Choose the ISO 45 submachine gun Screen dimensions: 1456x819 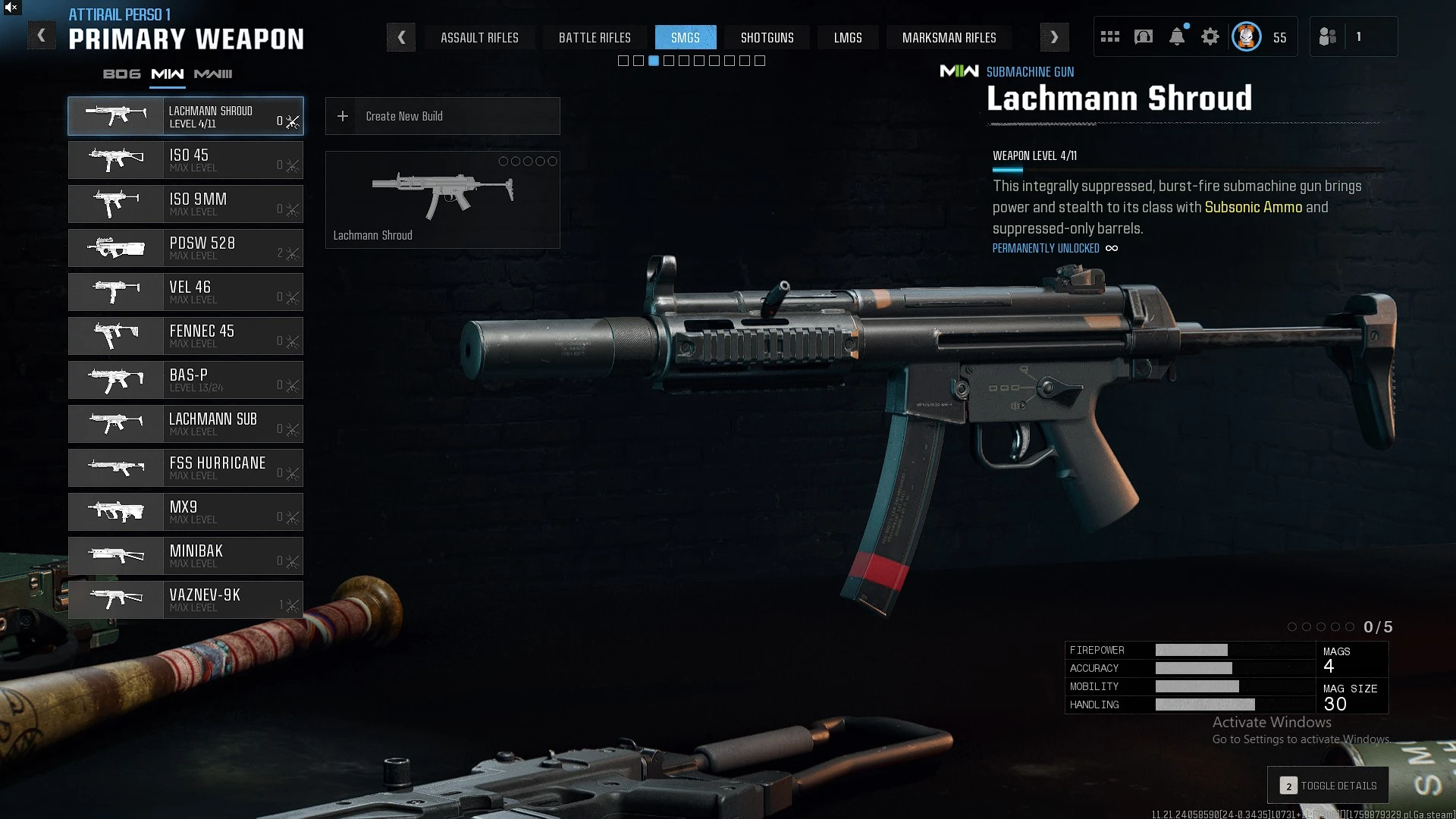(186, 160)
